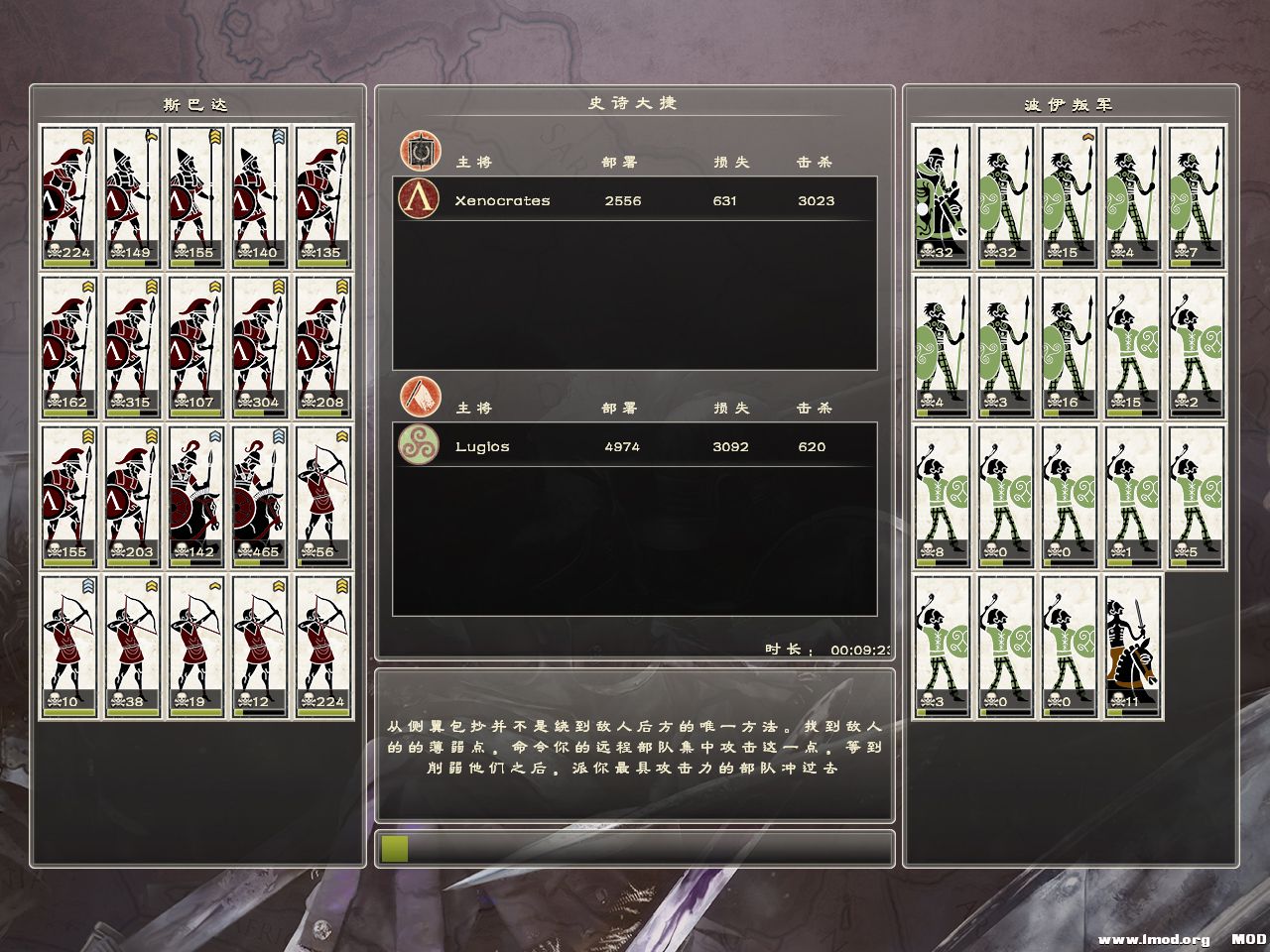
Task: Select the Boii card showing 7 kills
Action: [x=1197, y=196]
